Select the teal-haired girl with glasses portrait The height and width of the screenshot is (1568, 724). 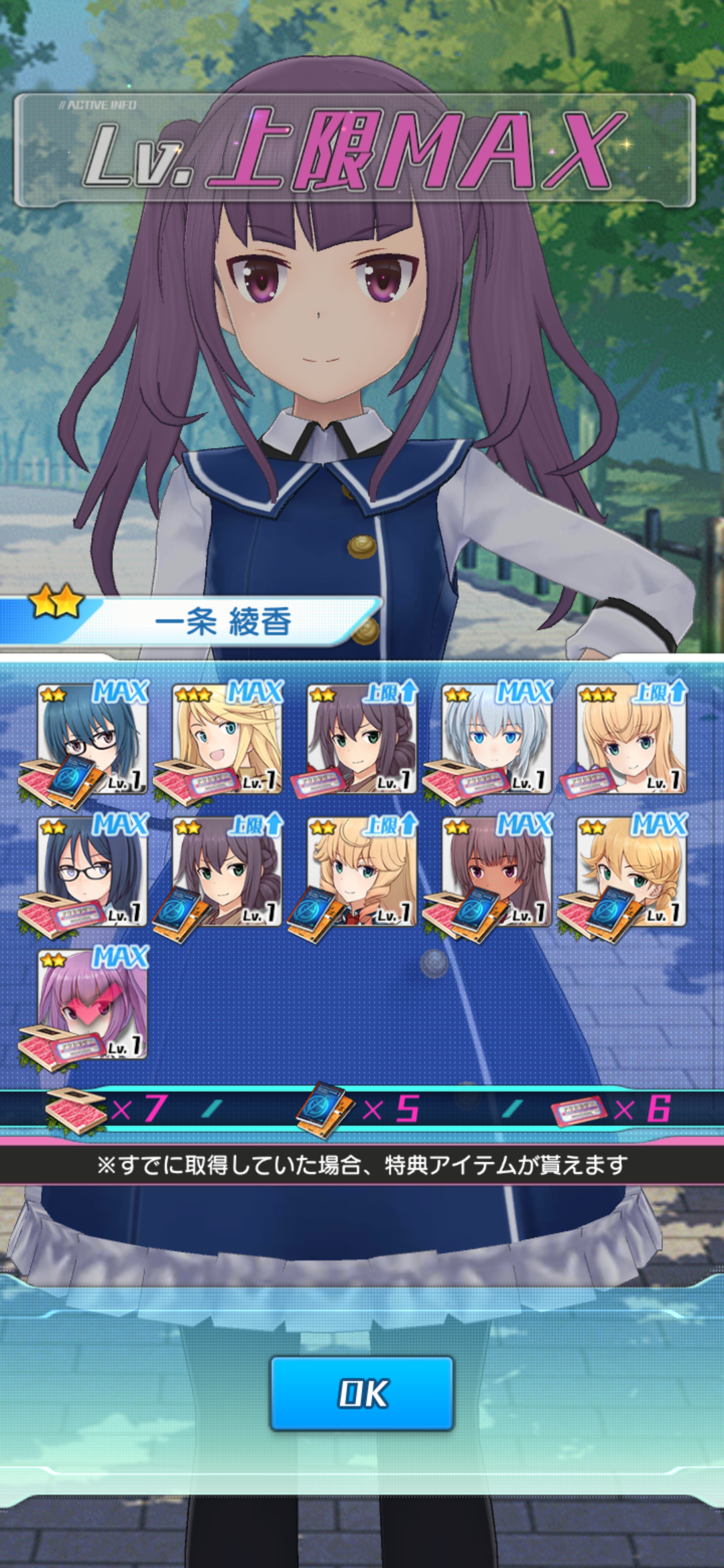coord(92,738)
